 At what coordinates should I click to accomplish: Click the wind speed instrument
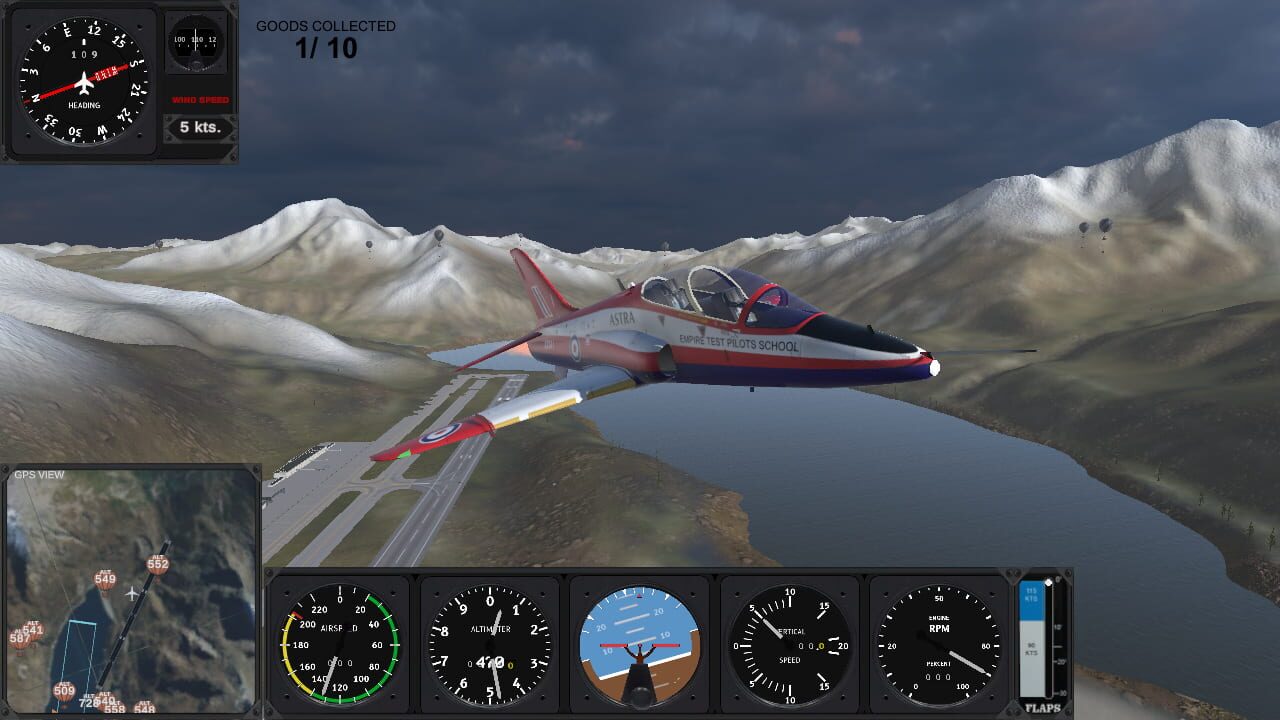point(195,42)
